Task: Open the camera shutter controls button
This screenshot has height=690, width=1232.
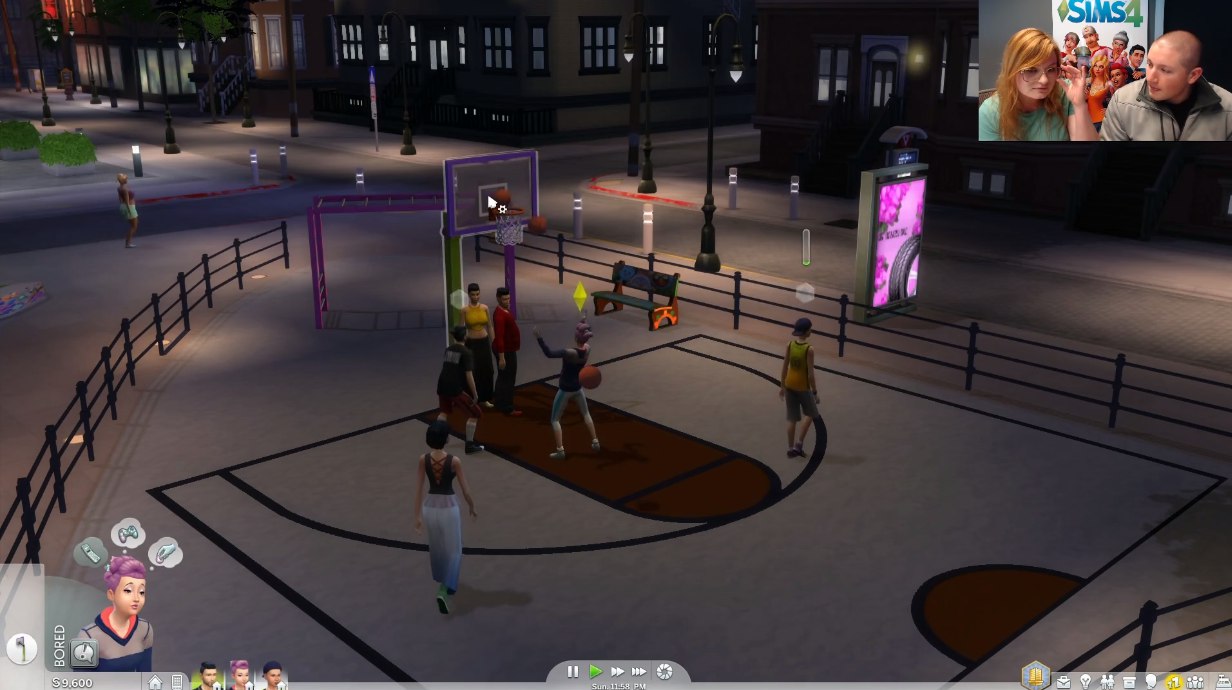Action: (x=663, y=672)
